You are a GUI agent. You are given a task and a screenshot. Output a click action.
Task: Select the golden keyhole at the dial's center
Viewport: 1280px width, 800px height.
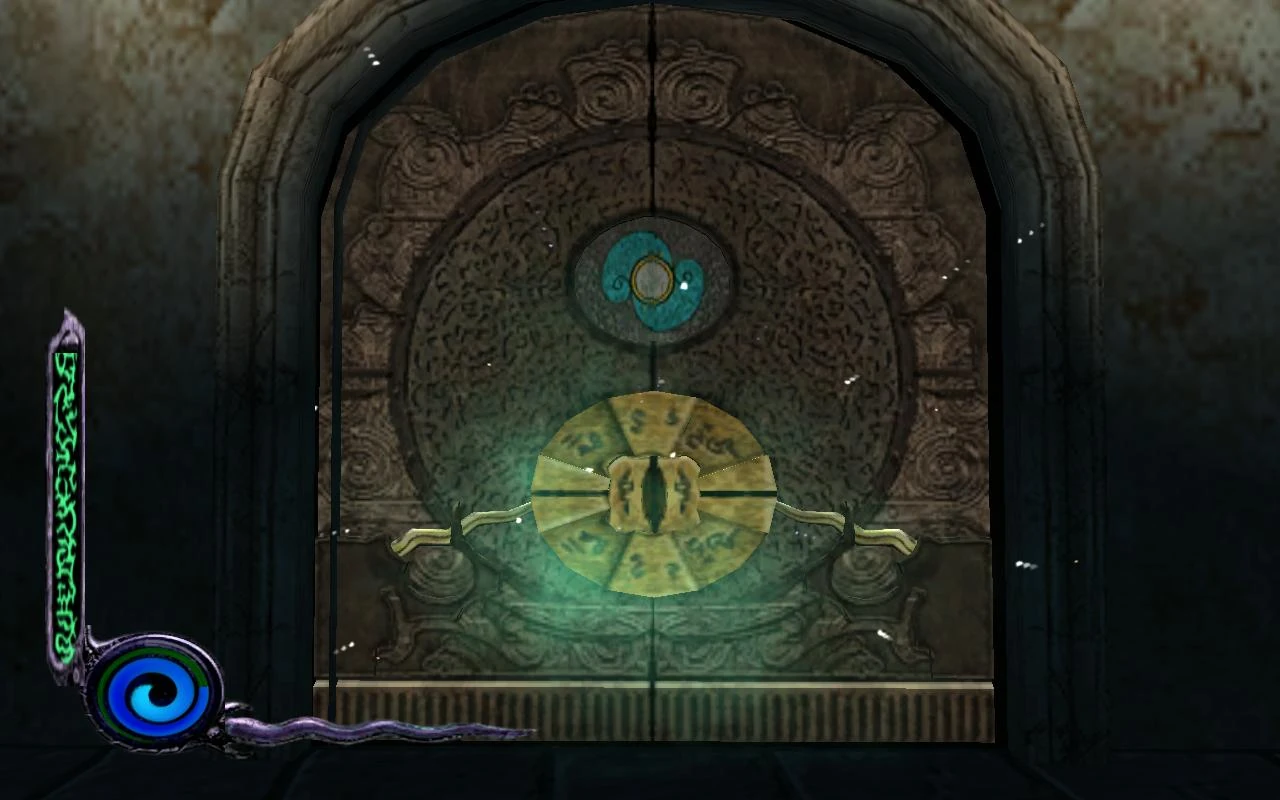[652, 490]
